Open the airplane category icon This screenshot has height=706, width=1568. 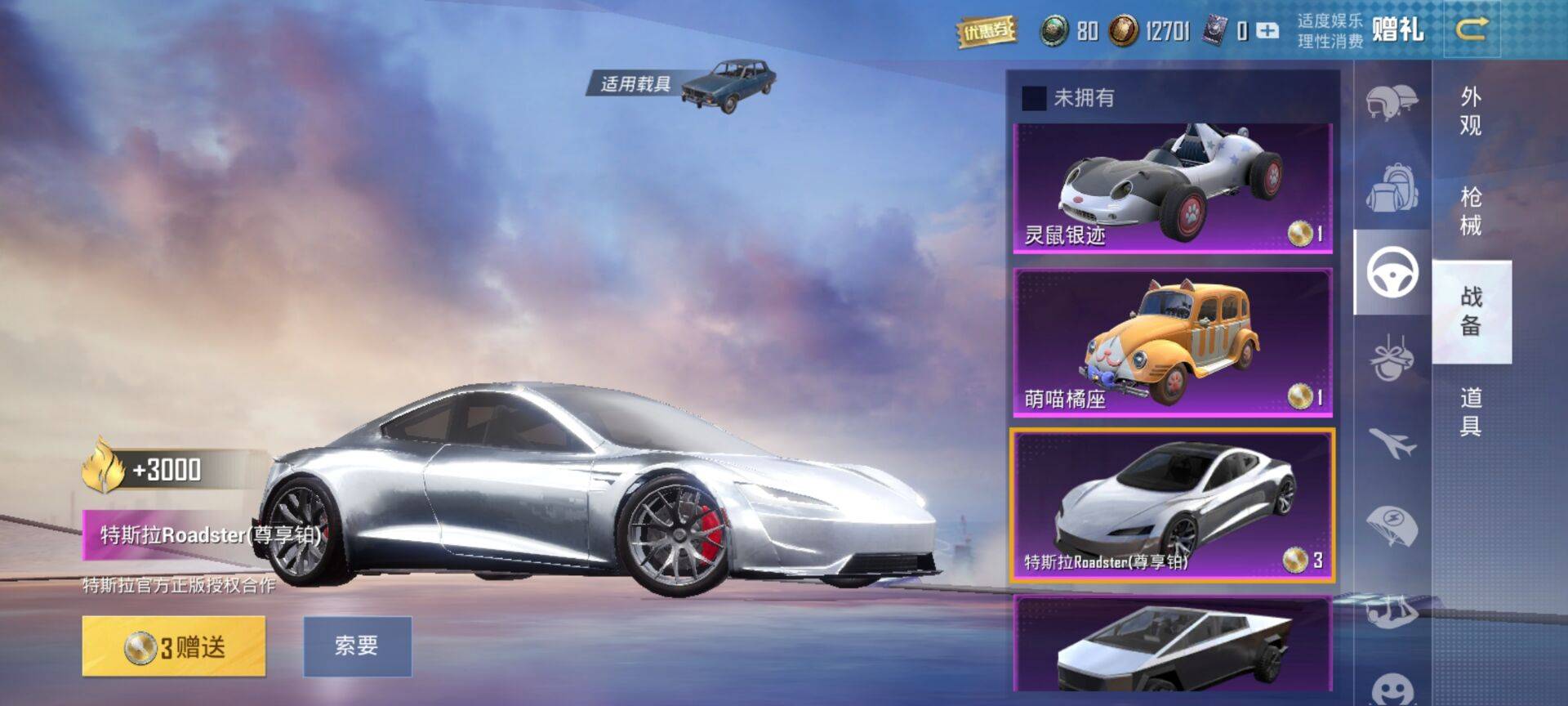1392,442
